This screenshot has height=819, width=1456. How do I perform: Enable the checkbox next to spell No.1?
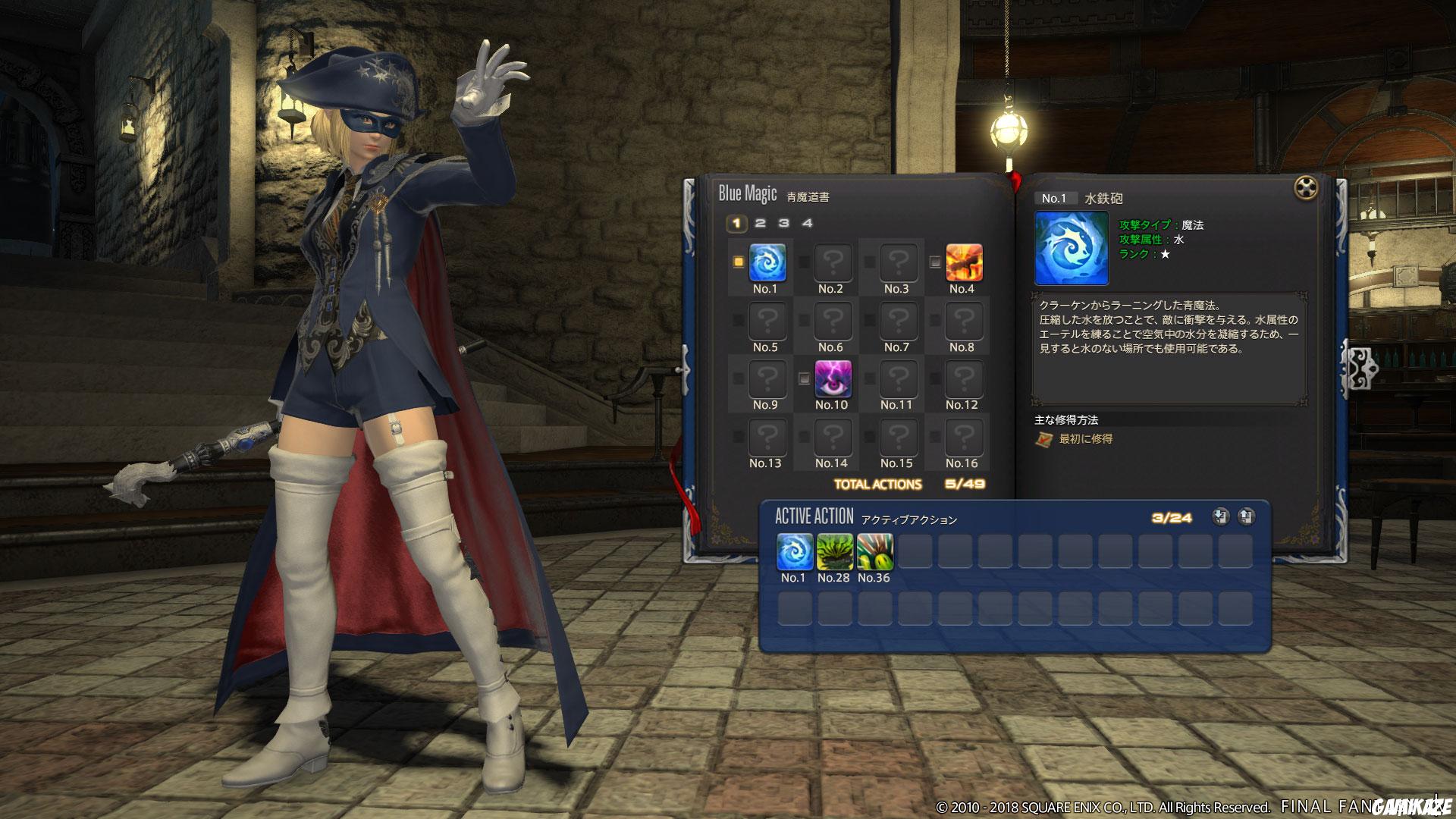click(x=739, y=260)
